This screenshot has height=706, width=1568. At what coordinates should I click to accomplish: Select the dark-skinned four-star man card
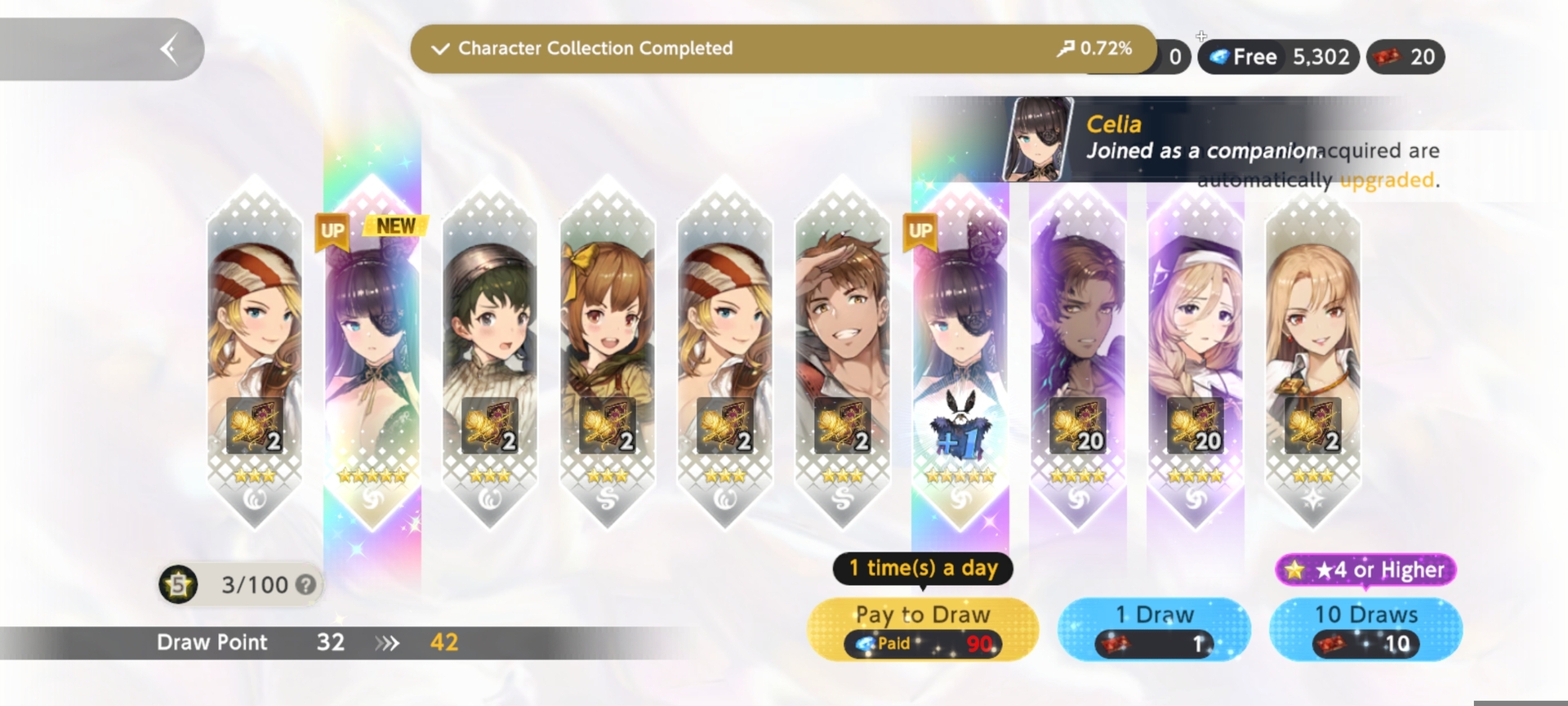[1077, 351]
